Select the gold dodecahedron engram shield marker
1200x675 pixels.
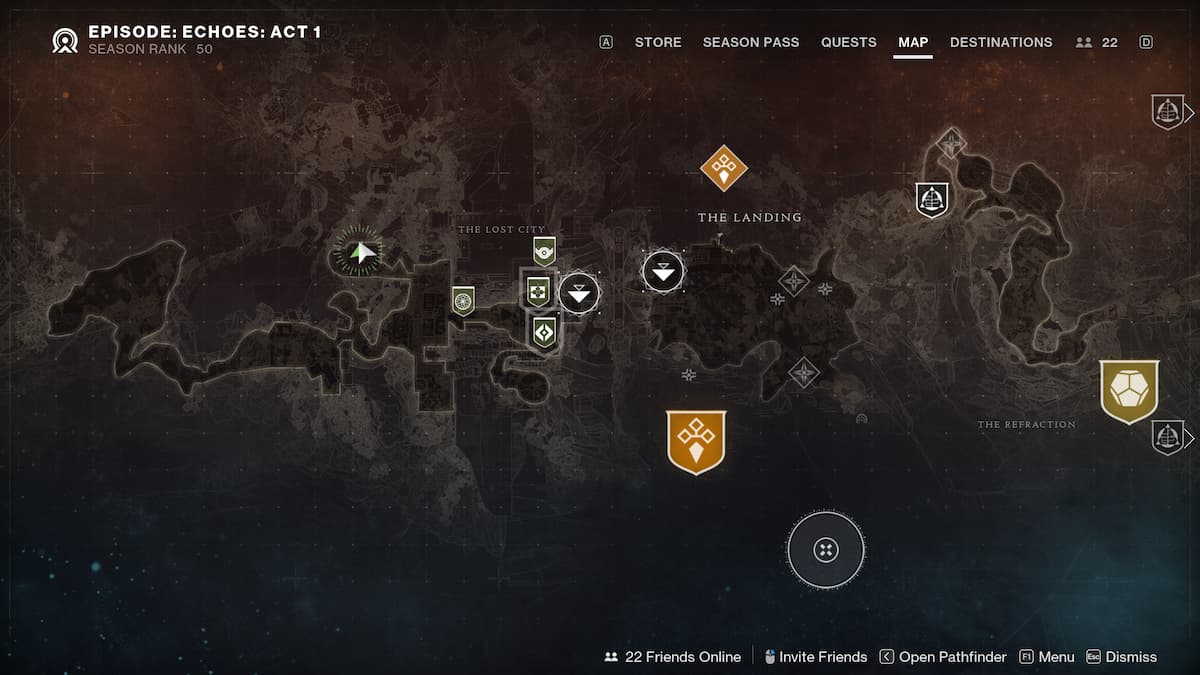click(x=1129, y=390)
